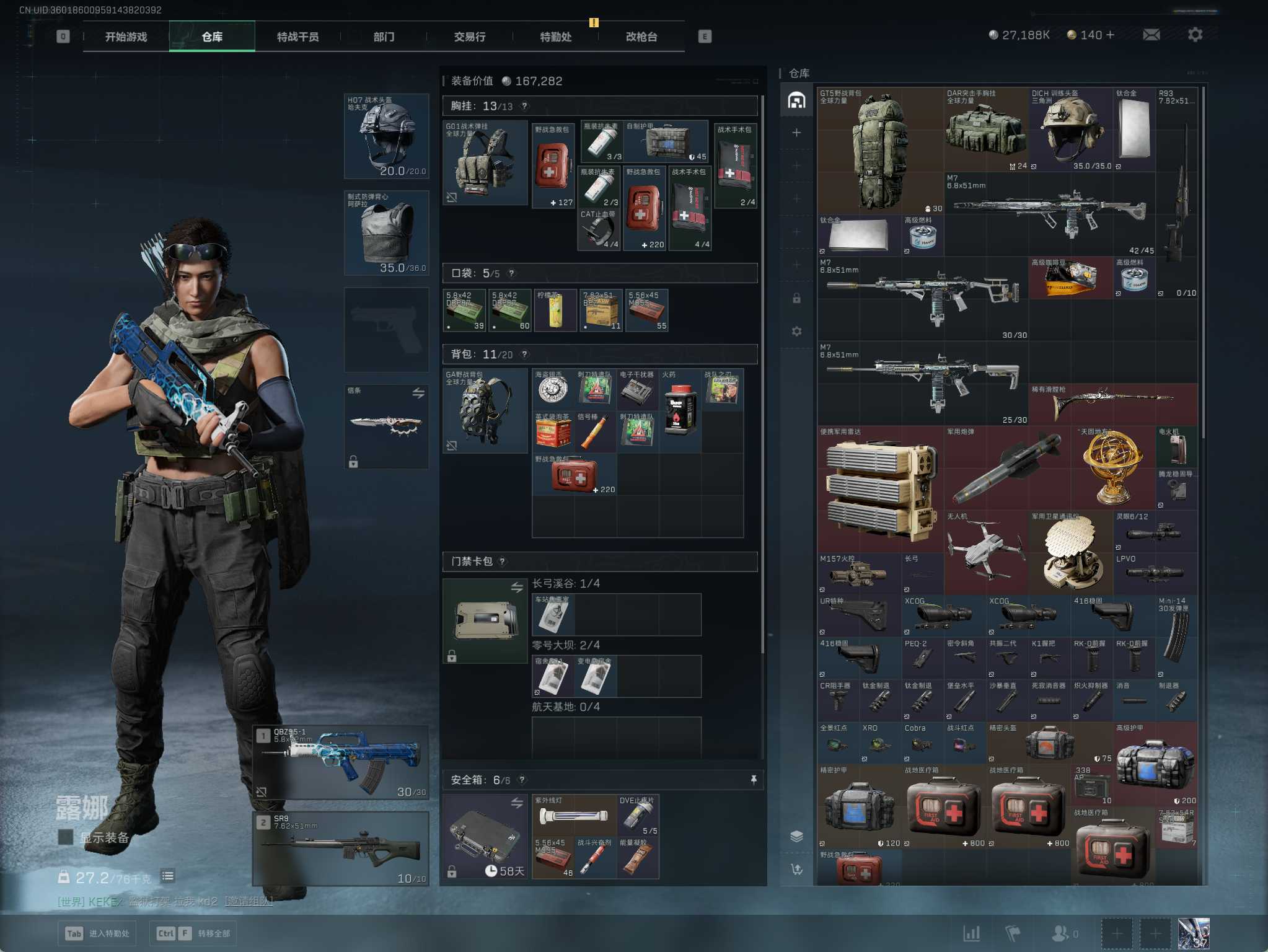Open the mail envelope icon

[x=1151, y=35]
